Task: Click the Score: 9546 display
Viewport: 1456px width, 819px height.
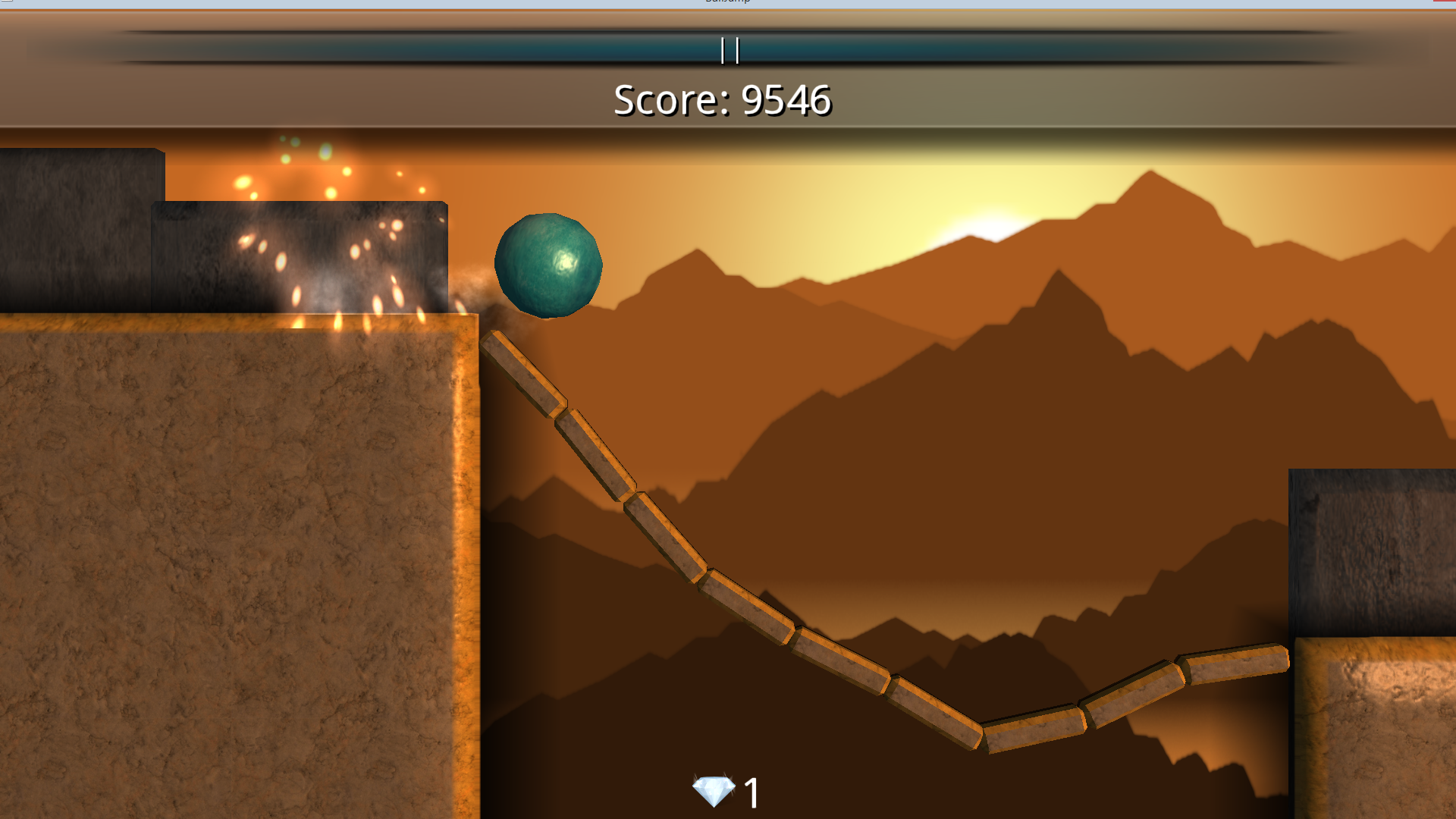Action: pyautogui.click(x=723, y=100)
